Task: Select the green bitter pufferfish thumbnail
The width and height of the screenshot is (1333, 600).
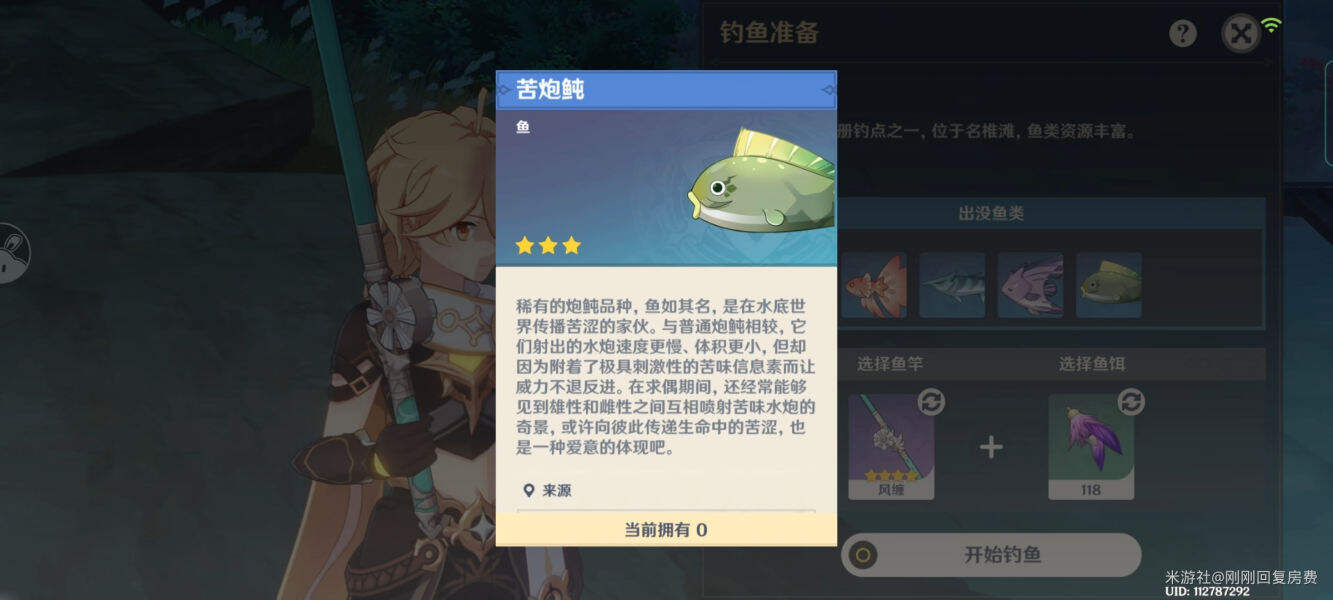Action: coord(1109,285)
